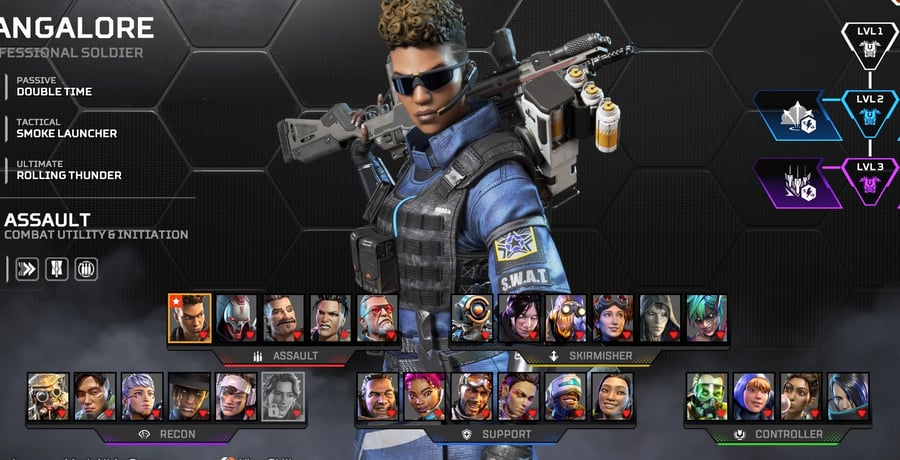The image size is (900, 460).
Task: Choose Pathfinder from the Skirmisher legends
Action: click(x=473, y=318)
